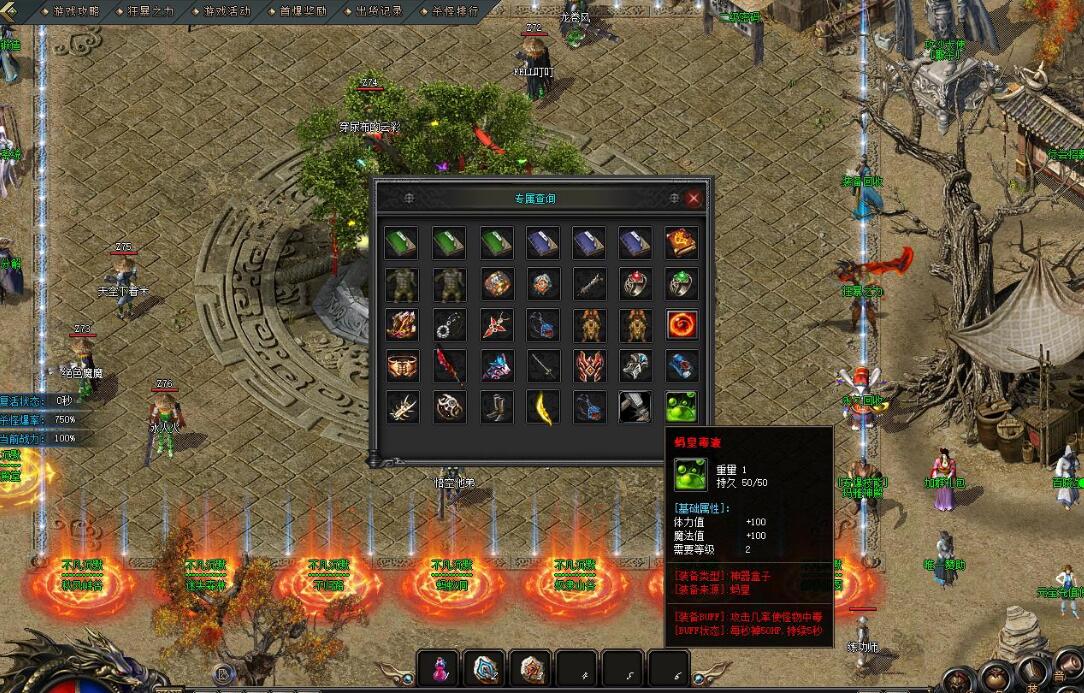This screenshot has height=693, width=1084.
Task: Use the blue rune stone in hotbar
Action: click(487, 669)
